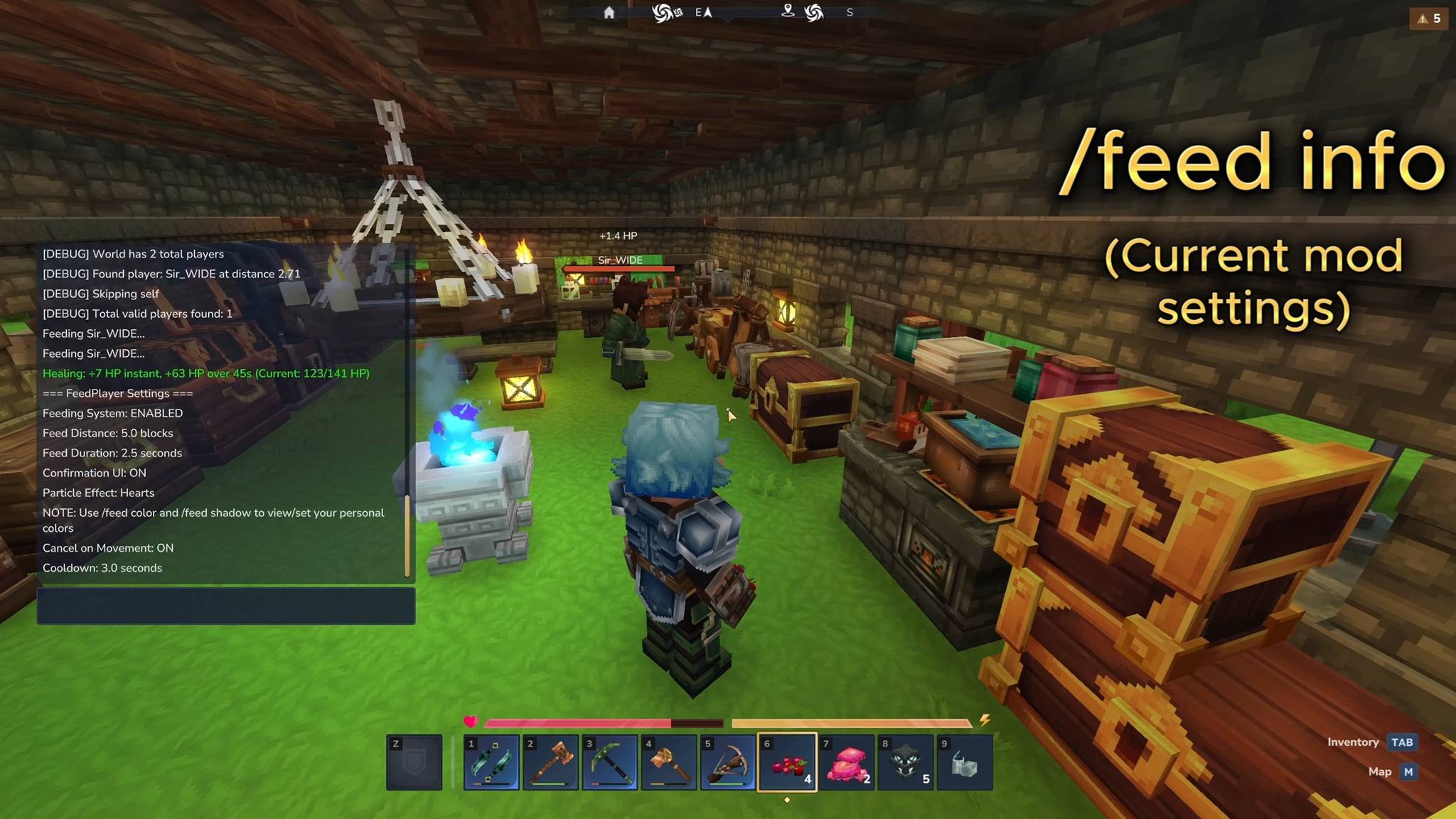Open the warning notifications counter
Screen dimensions: 1456x819
pyautogui.click(x=1428, y=18)
